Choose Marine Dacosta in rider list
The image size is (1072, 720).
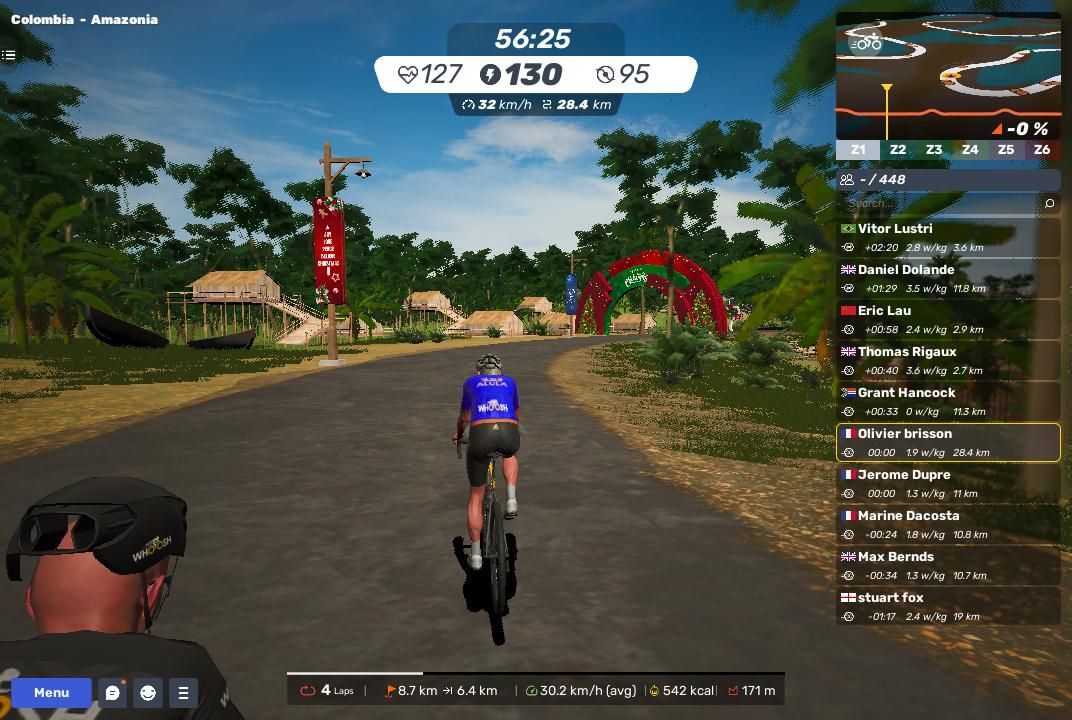[948, 525]
